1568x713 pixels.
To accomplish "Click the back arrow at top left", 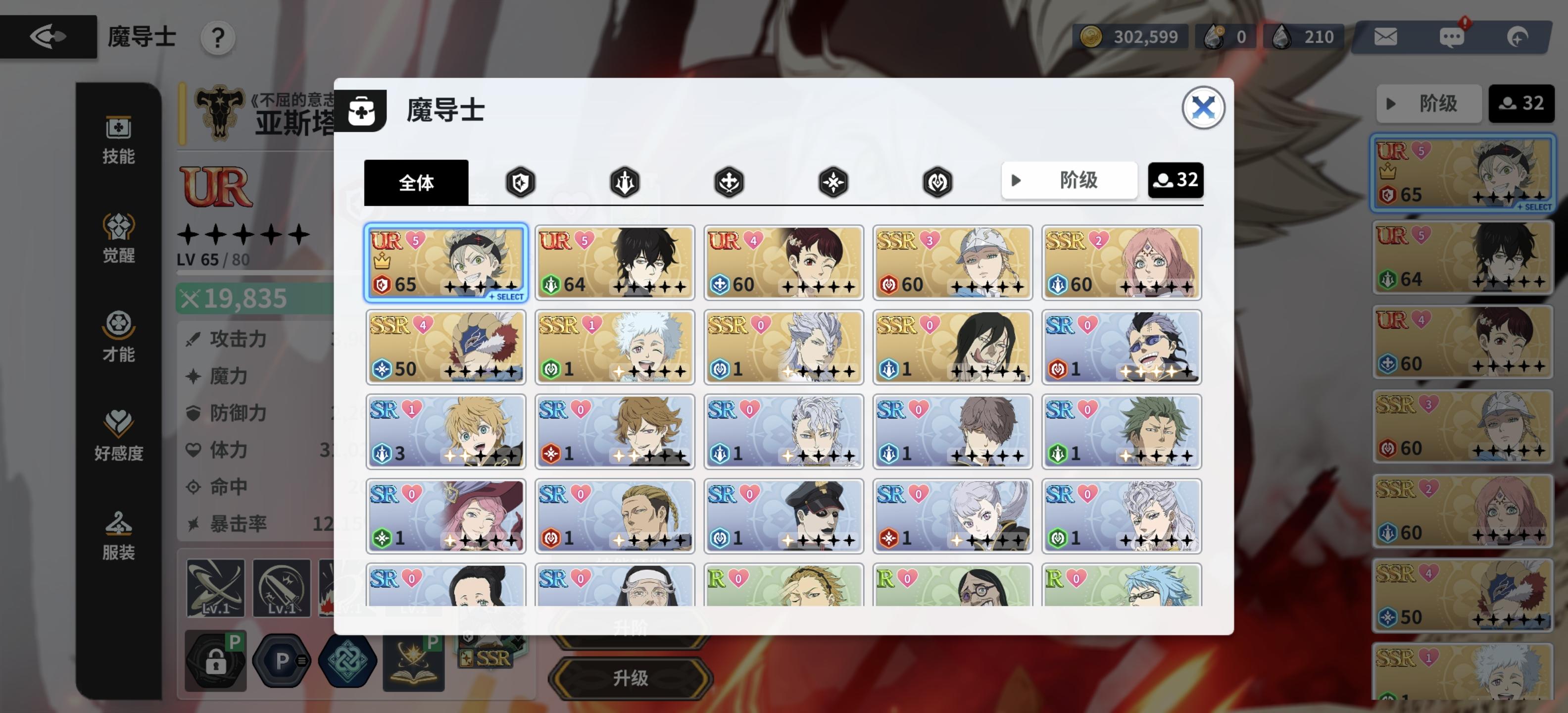I will (48, 37).
